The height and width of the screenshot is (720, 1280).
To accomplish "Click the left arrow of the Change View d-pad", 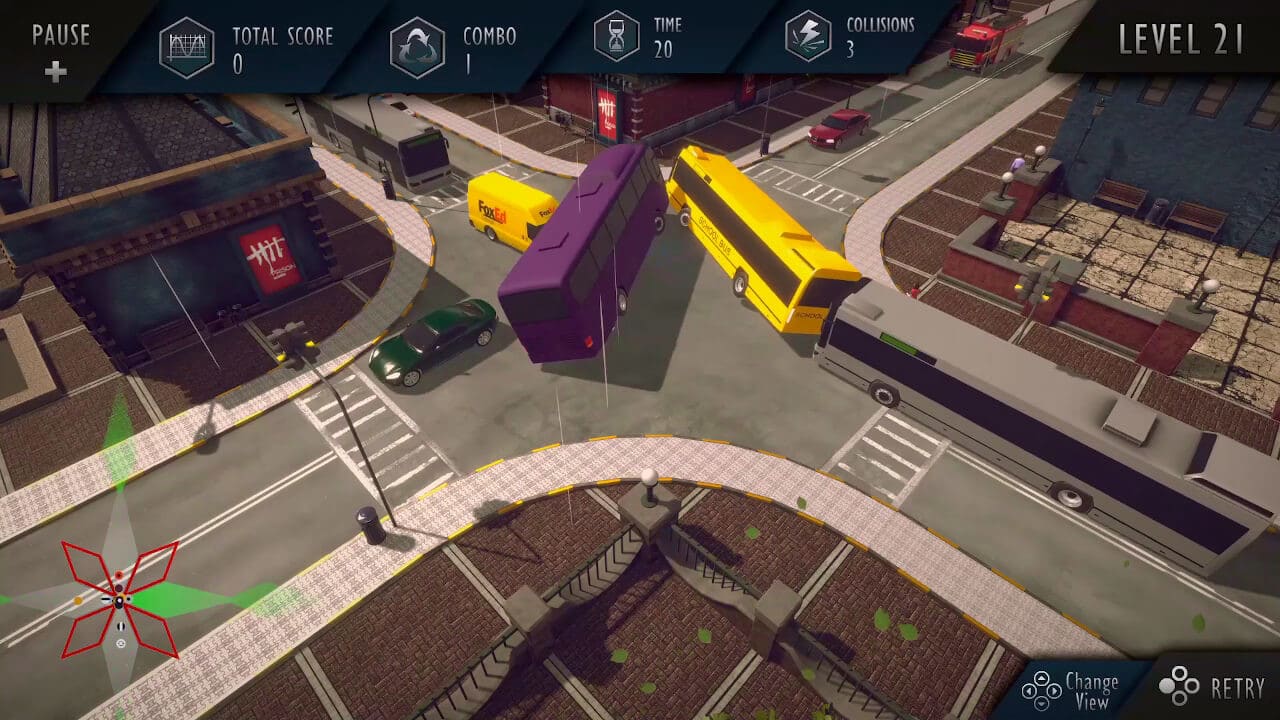I will 1029,690.
